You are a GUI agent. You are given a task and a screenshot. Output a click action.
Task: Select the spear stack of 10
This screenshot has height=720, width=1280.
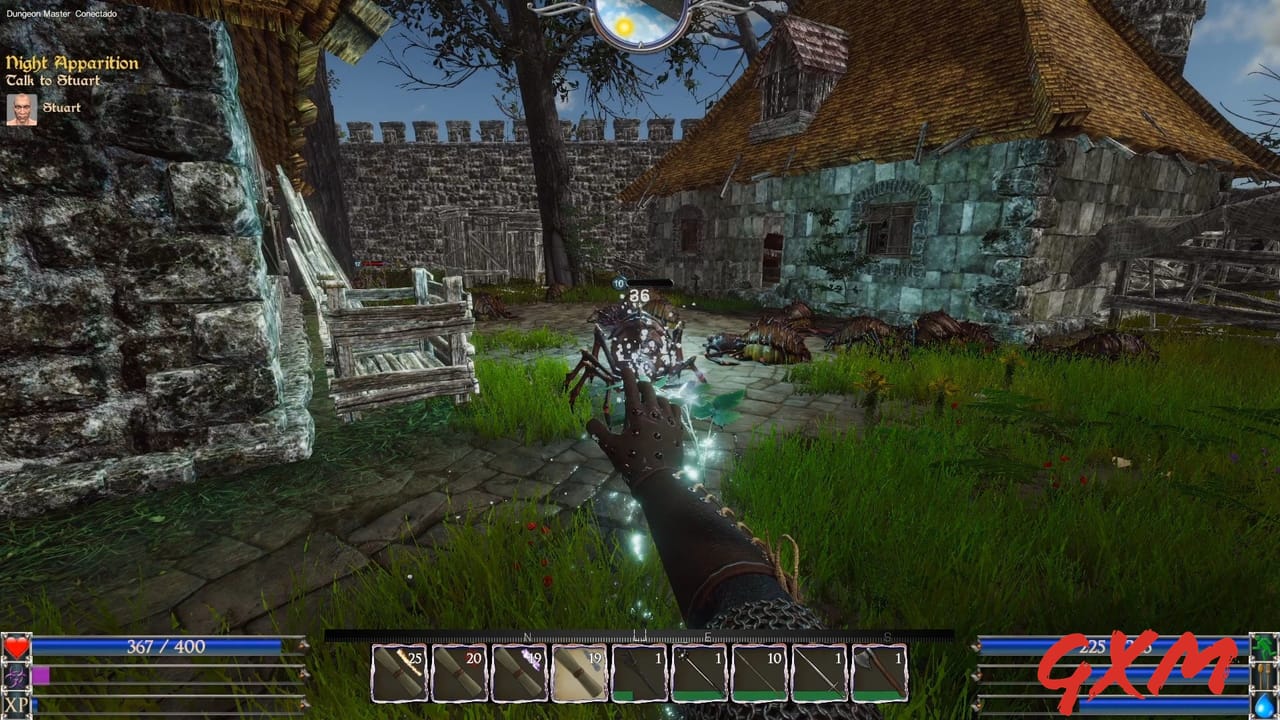click(x=758, y=672)
